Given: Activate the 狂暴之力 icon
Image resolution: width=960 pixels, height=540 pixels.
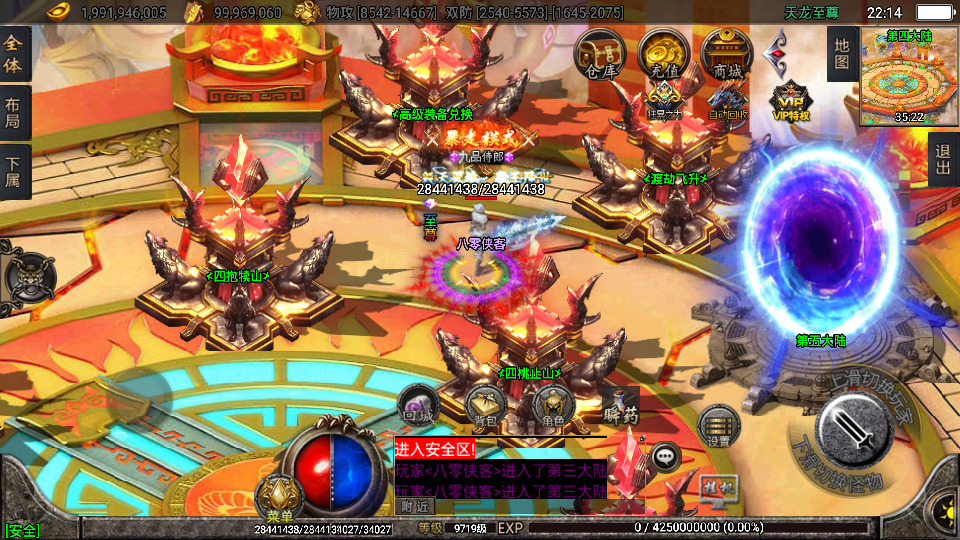Looking at the screenshot, I should point(663,100).
